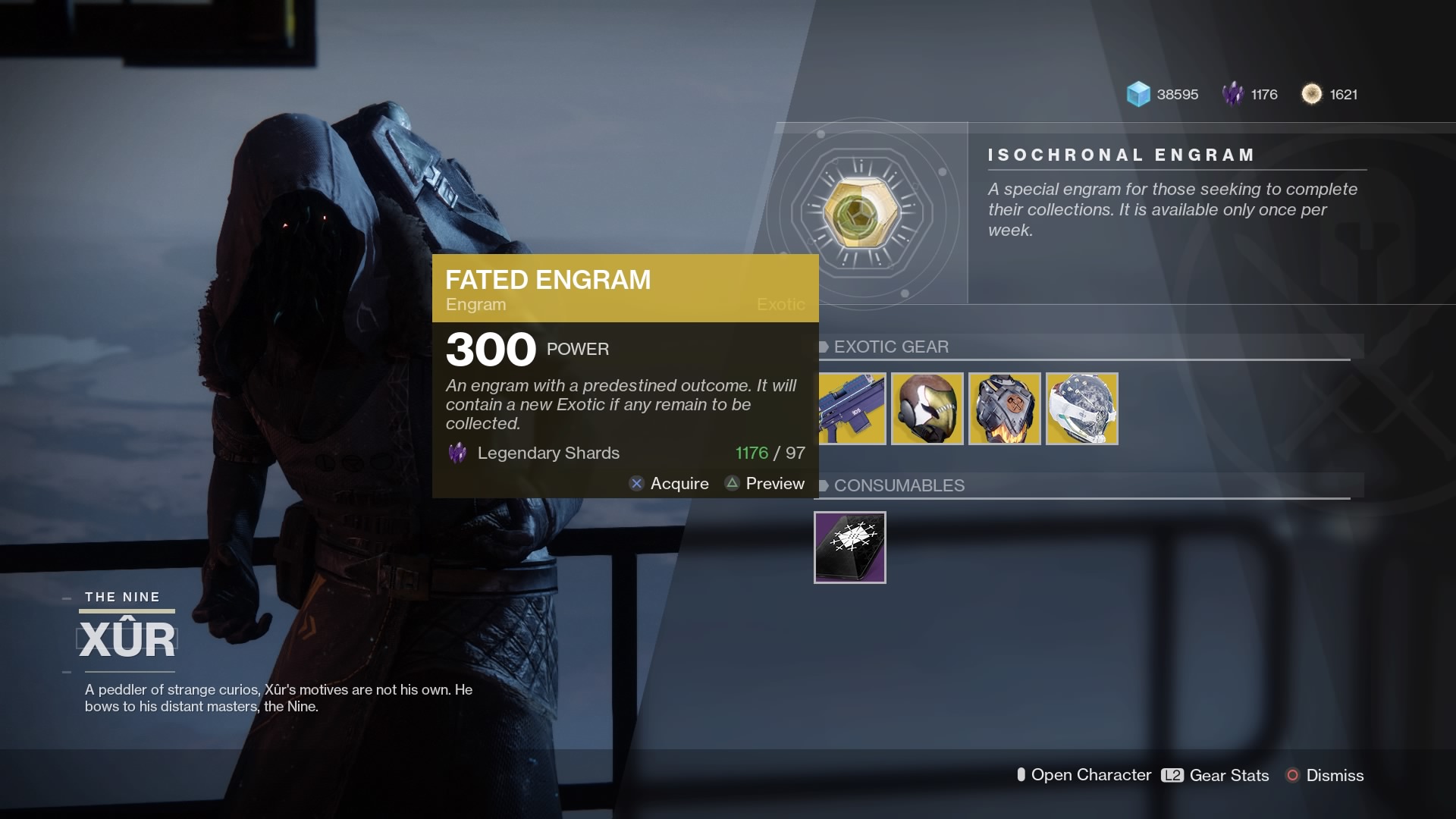
Task: Click the shard cost icon in the Fated Engram tooltip
Action: tap(458, 453)
